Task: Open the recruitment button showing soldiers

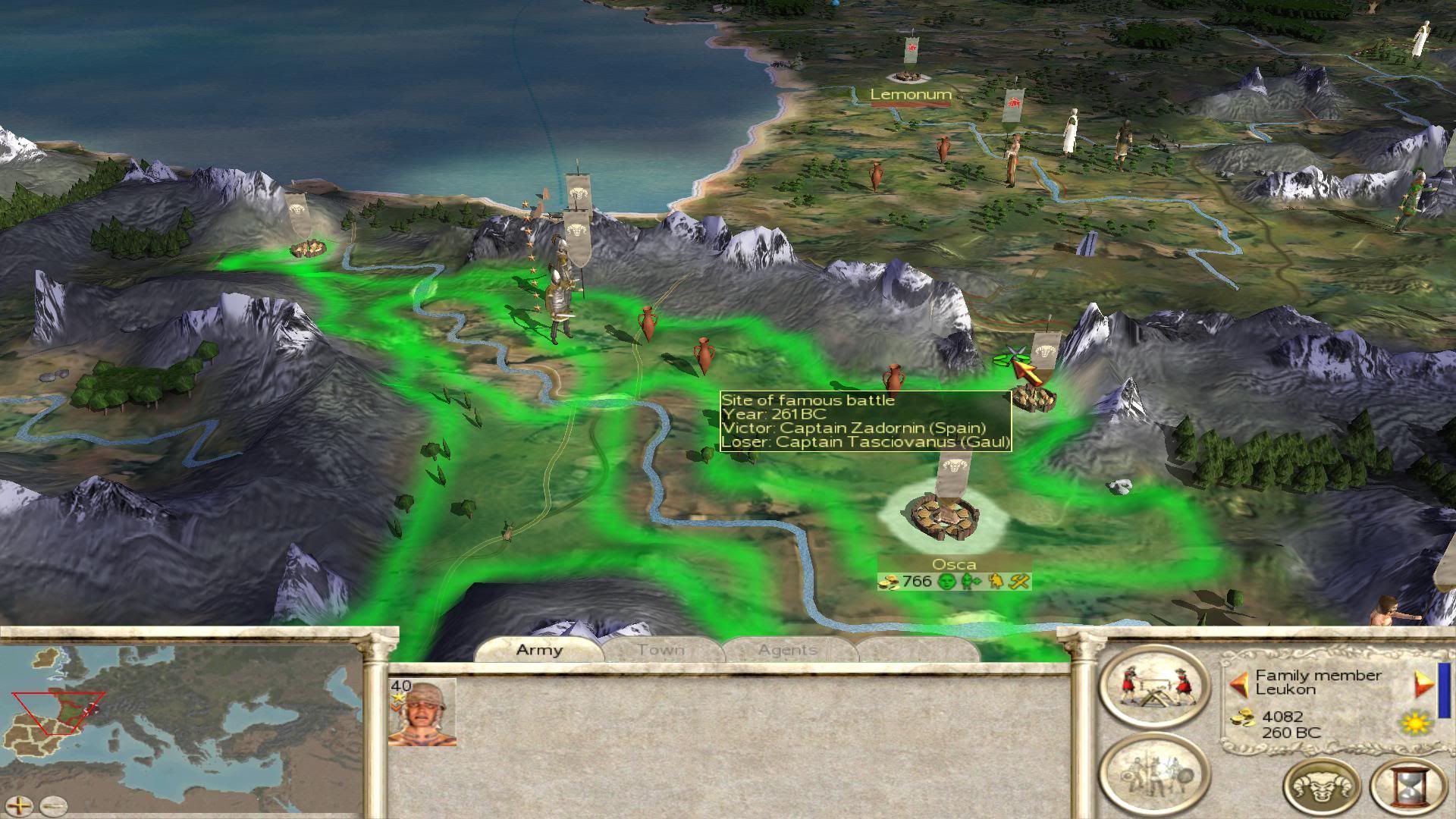Action: click(1154, 775)
